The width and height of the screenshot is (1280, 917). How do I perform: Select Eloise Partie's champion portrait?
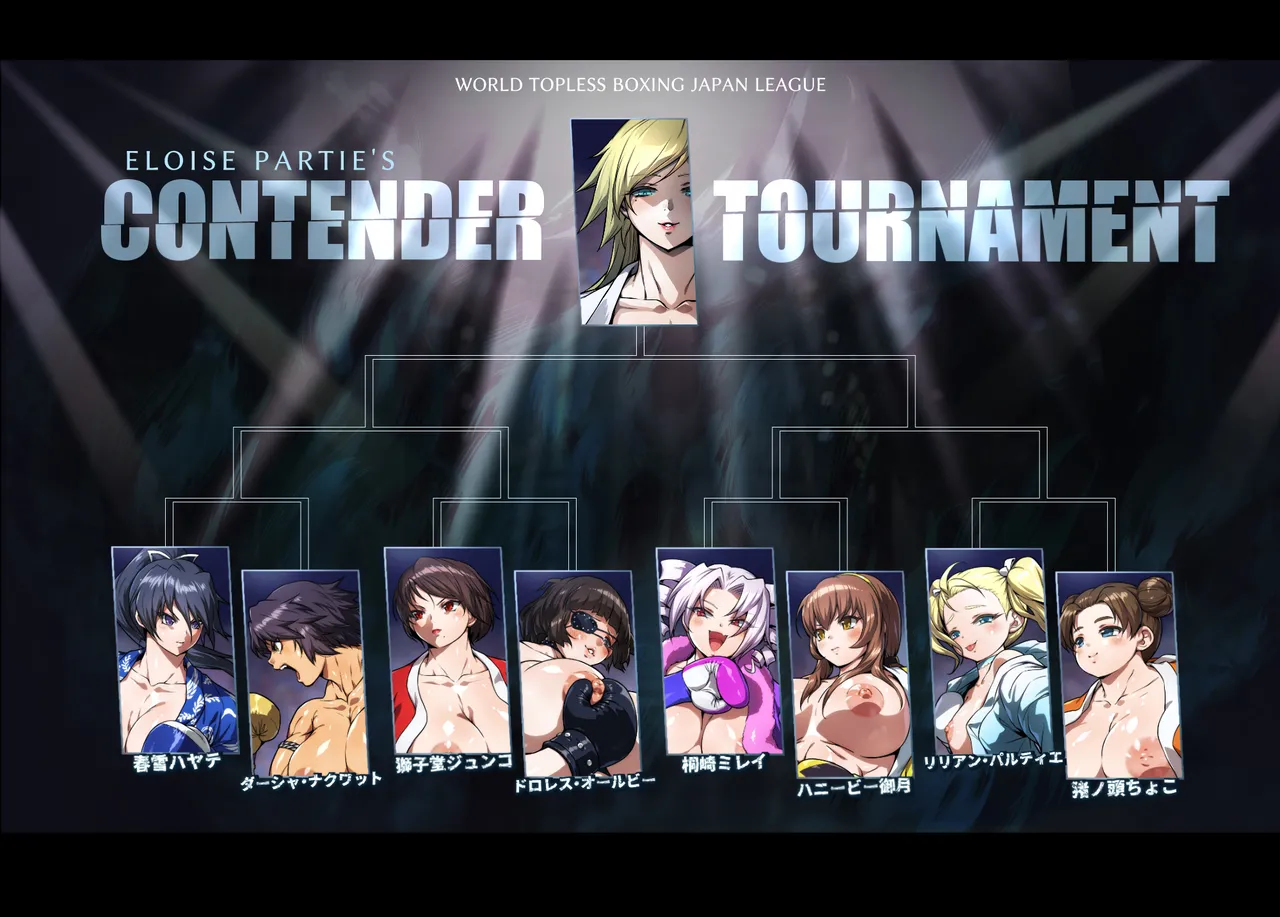click(637, 222)
